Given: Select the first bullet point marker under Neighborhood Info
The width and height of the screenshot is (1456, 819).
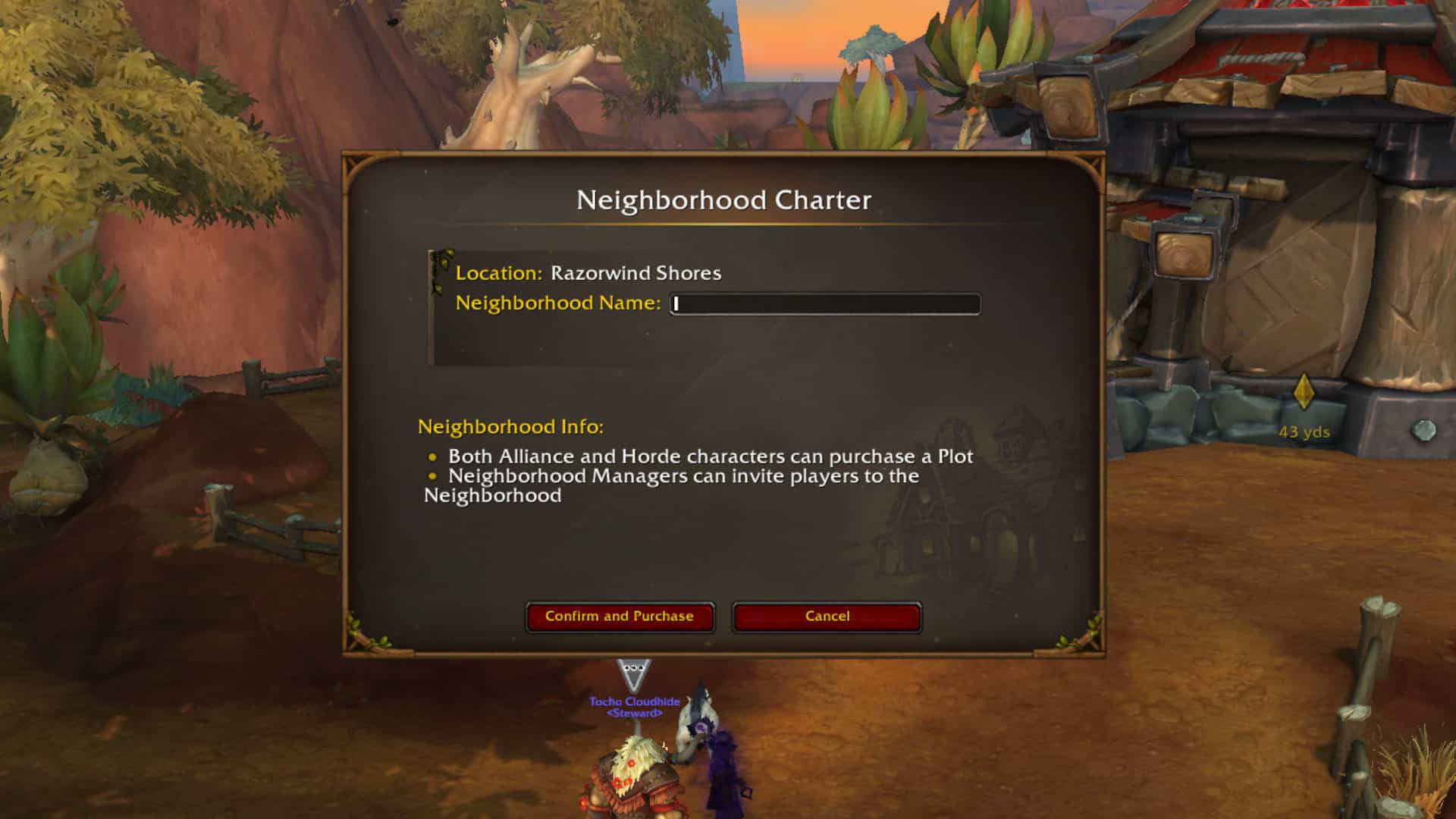Looking at the screenshot, I should pyautogui.click(x=433, y=457).
